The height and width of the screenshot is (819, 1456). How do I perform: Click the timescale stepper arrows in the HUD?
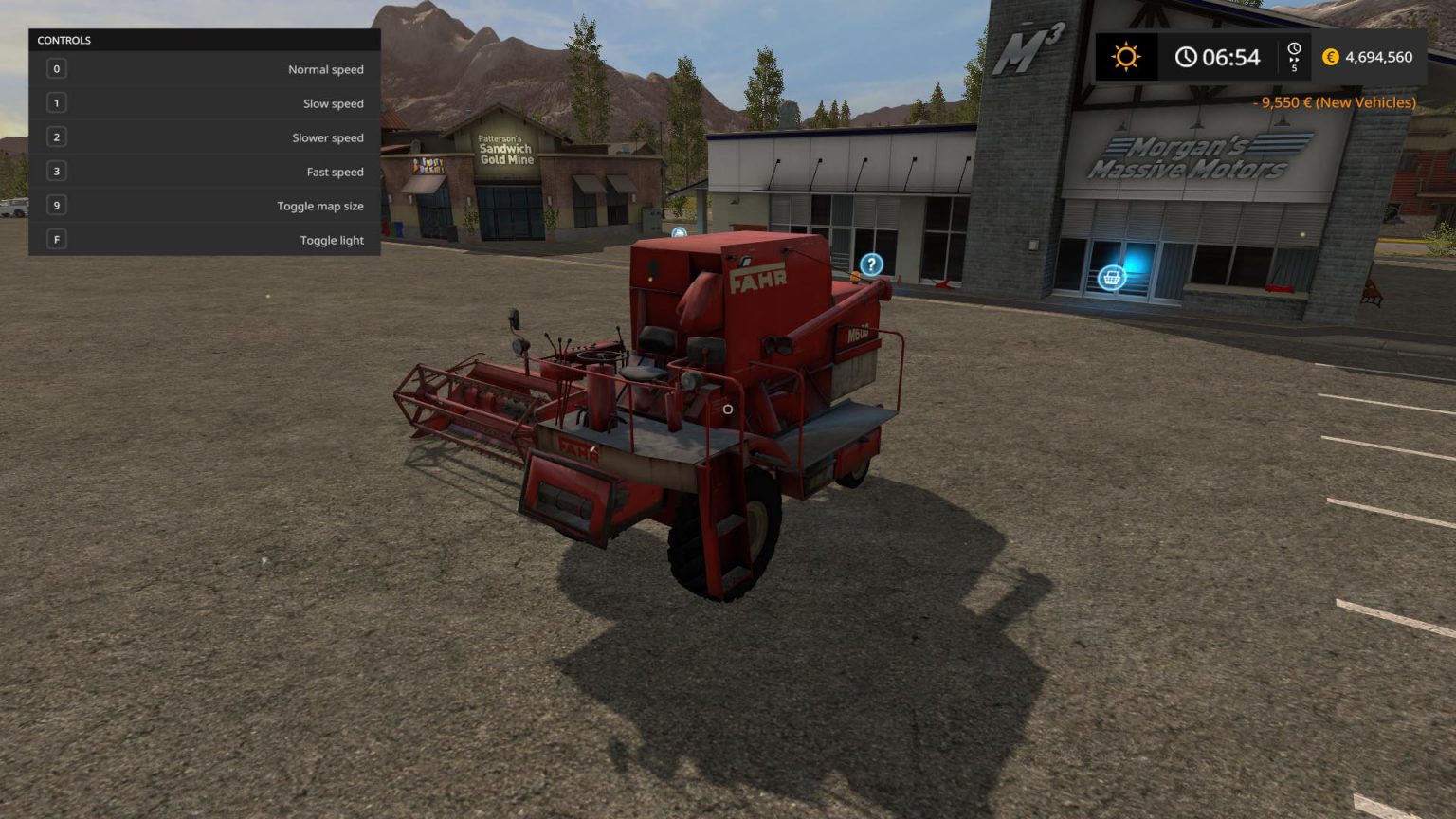(1294, 61)
